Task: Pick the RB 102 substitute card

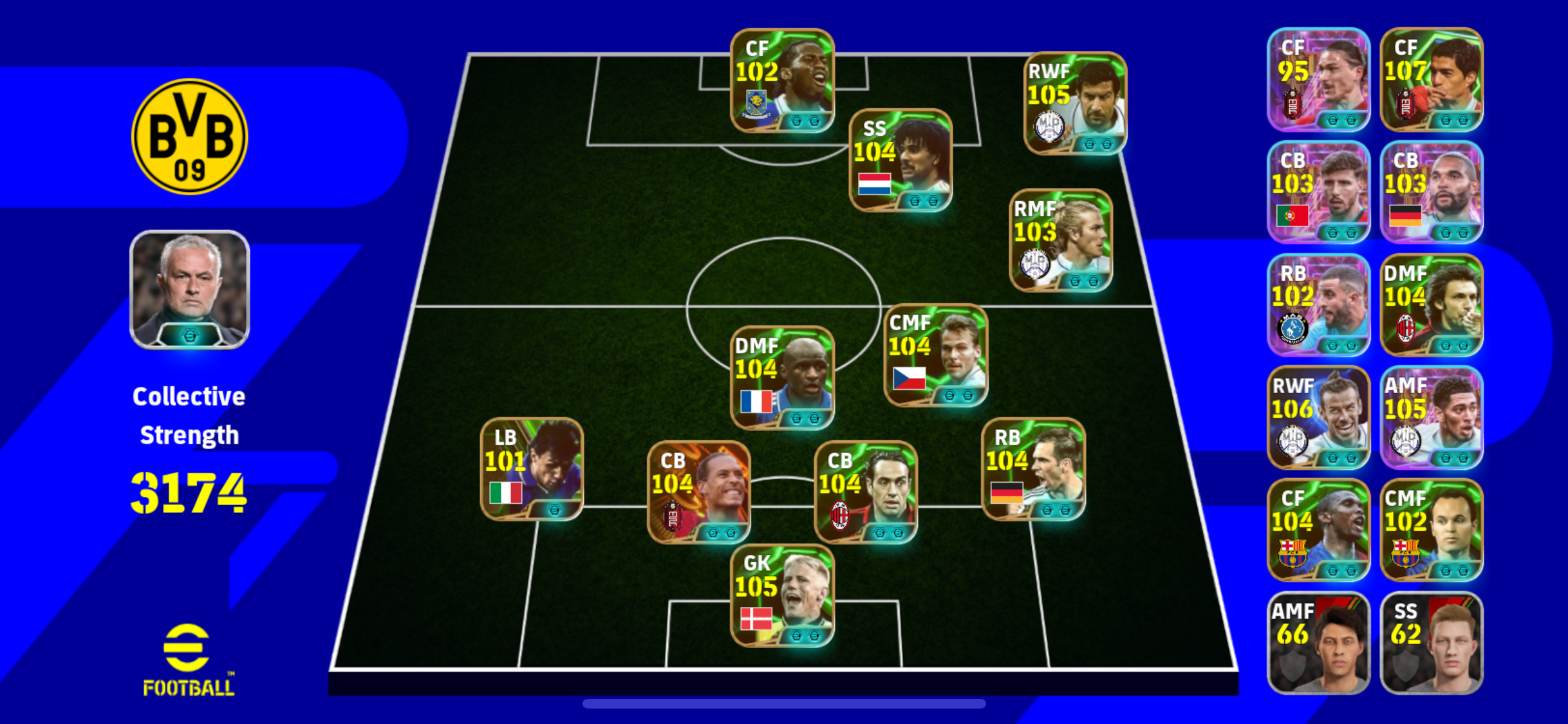Action: [1318, 304]
